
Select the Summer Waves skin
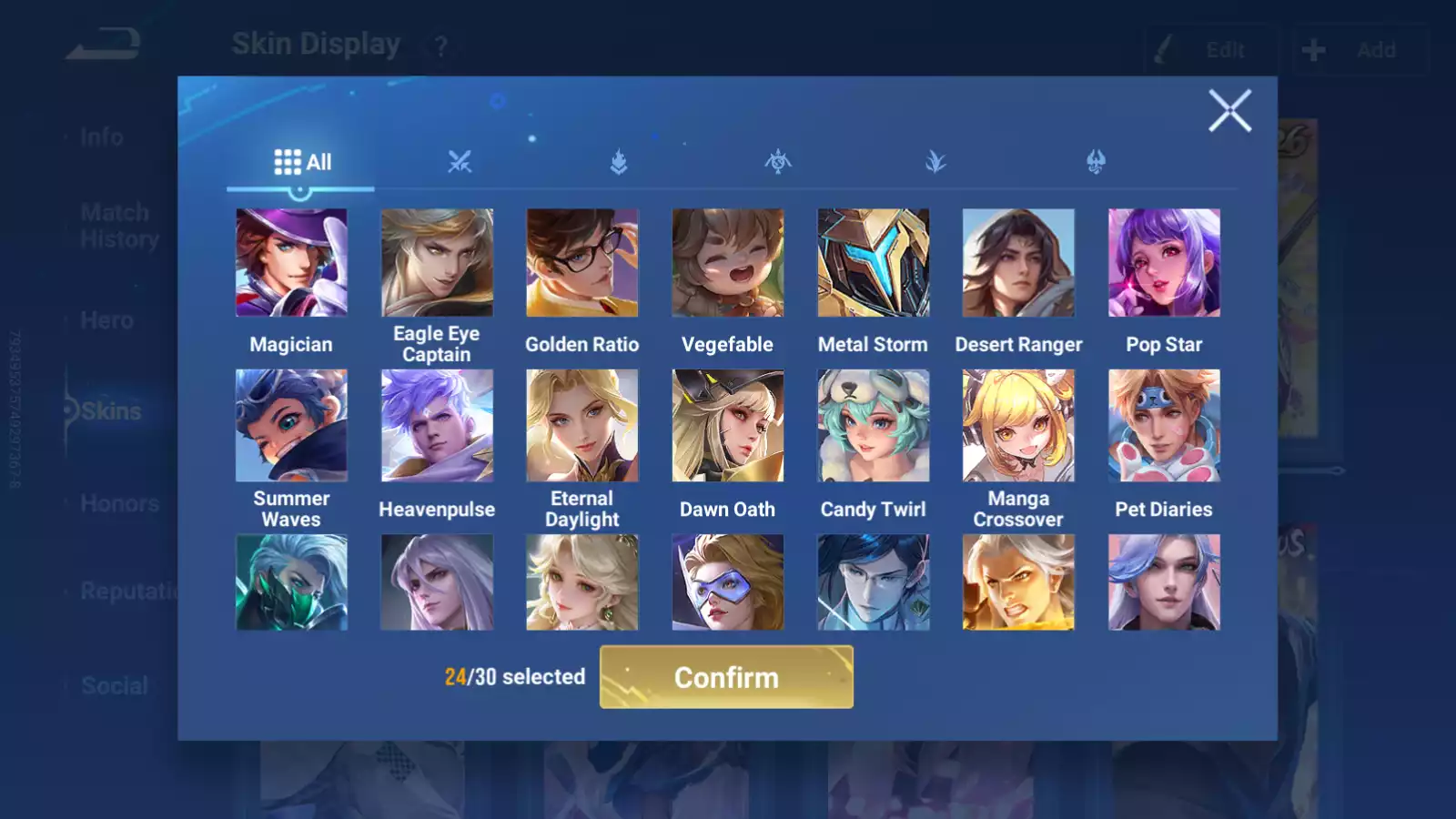tap(291, 425)
